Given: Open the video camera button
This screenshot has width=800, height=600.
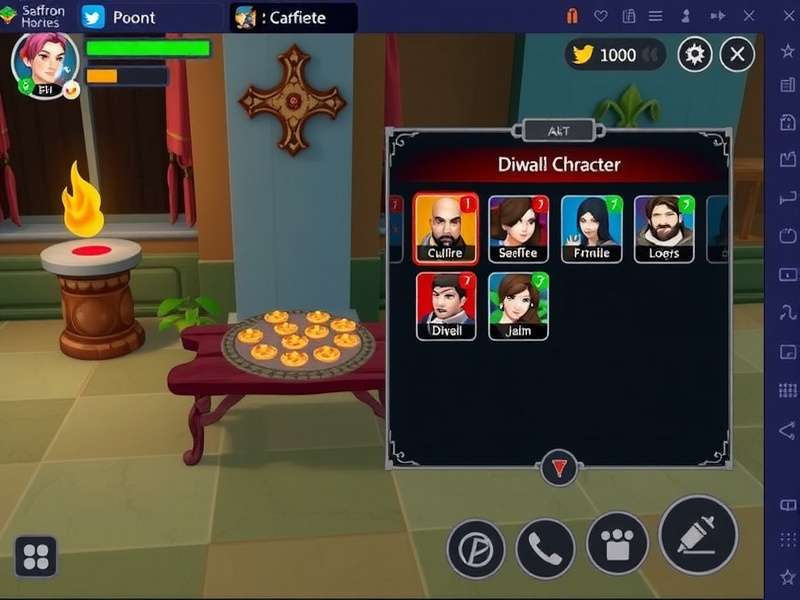Looking at the screenshot, I should coord(617,543).
